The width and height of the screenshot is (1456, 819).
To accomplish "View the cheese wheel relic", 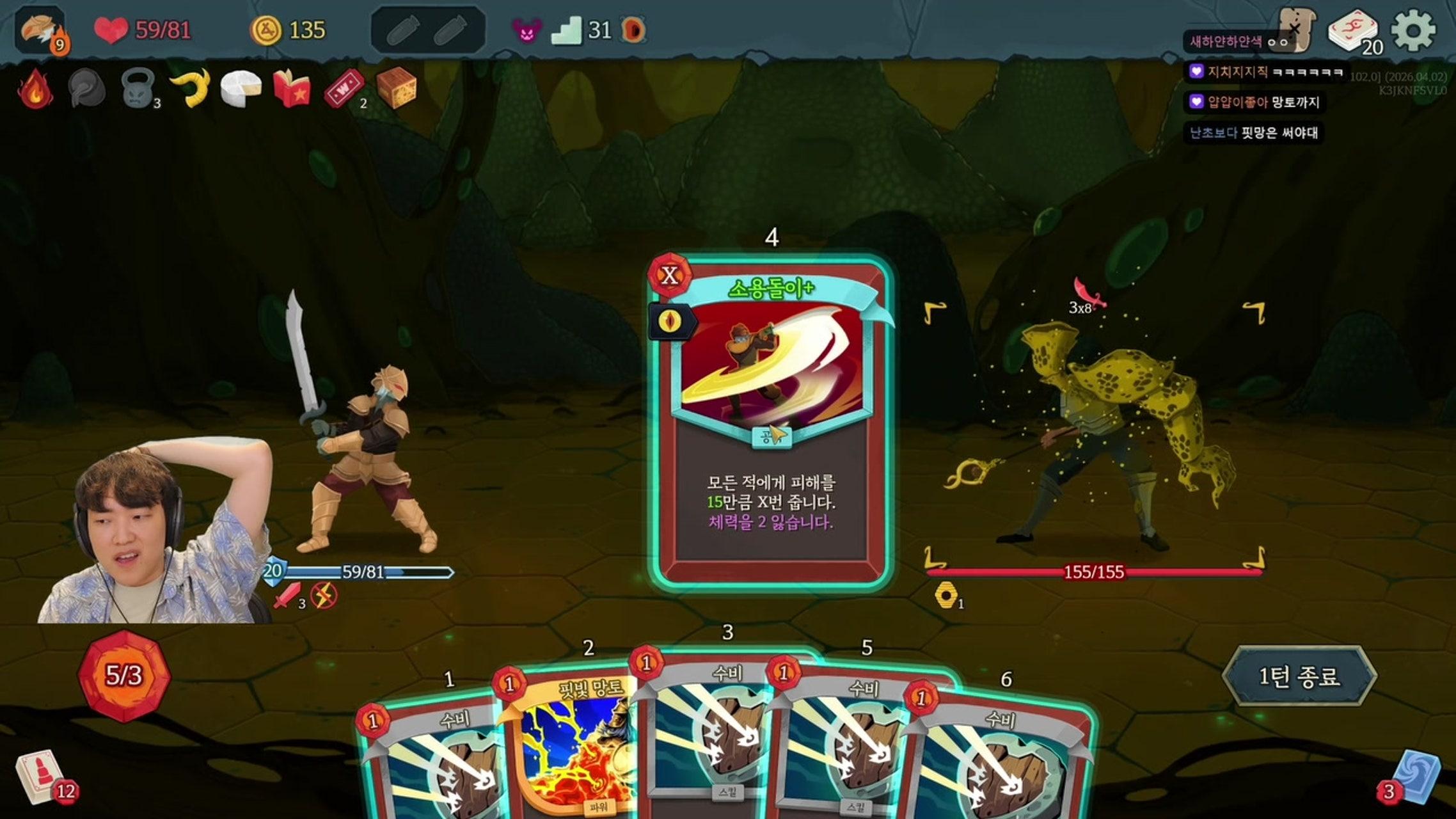I will pos(241,88).
